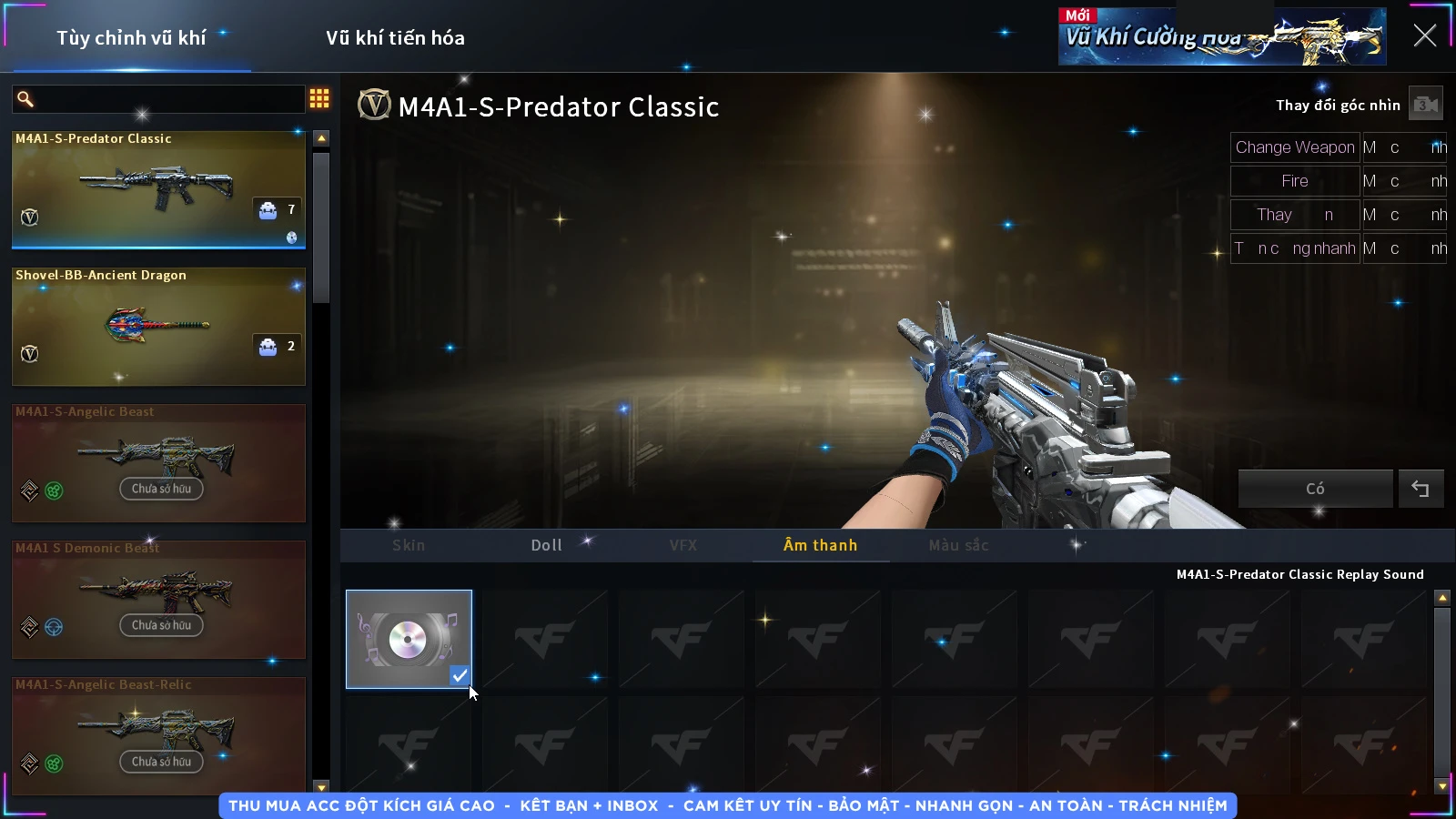1456x819 pixels.
Task: Toggle the weapon list grid view
Action: (x=319, y=98)
